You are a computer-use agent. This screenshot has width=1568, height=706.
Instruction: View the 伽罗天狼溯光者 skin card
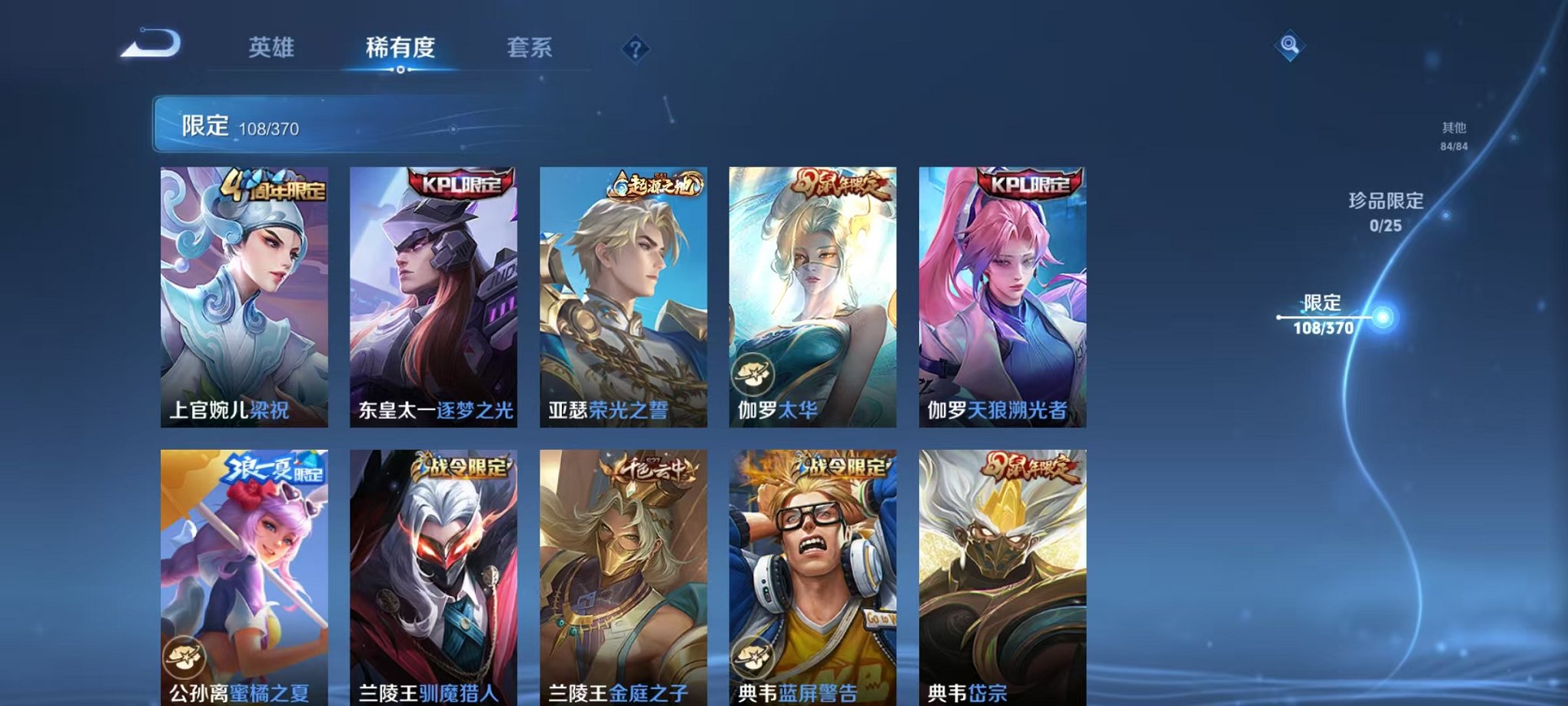click(1002, 292)
